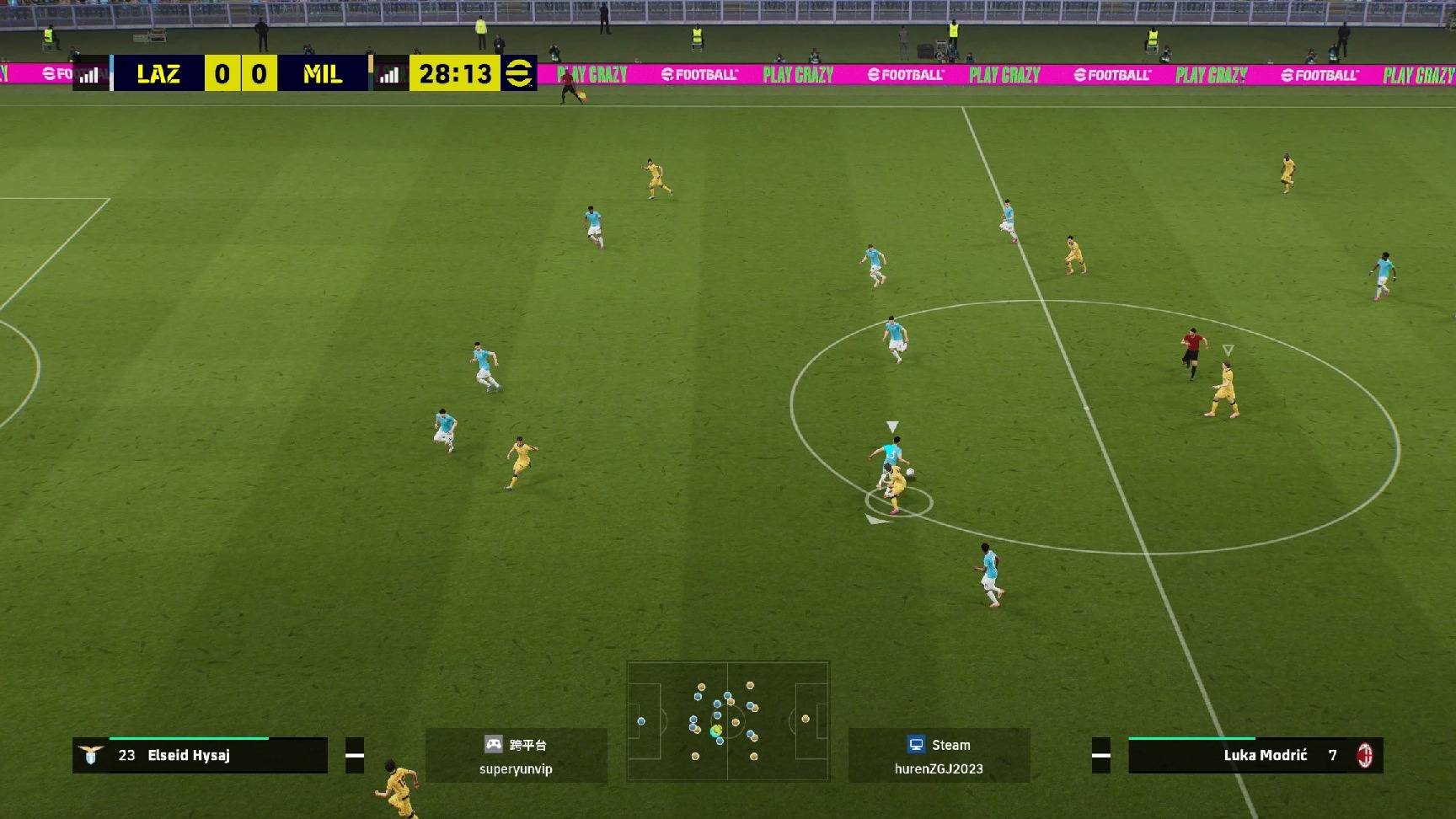Select the Elseid Hysaj player panel
Viewport: 1456px width, 819px height.
coord(201,755)
